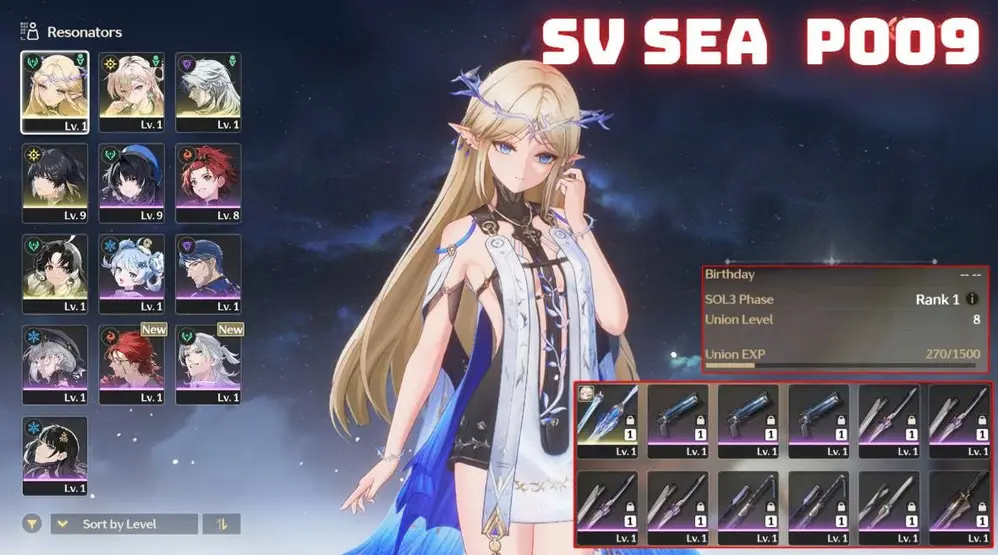Click the SOL3 Phase info icon
This screenshot has height=555, width=998.
click(972, 299)
